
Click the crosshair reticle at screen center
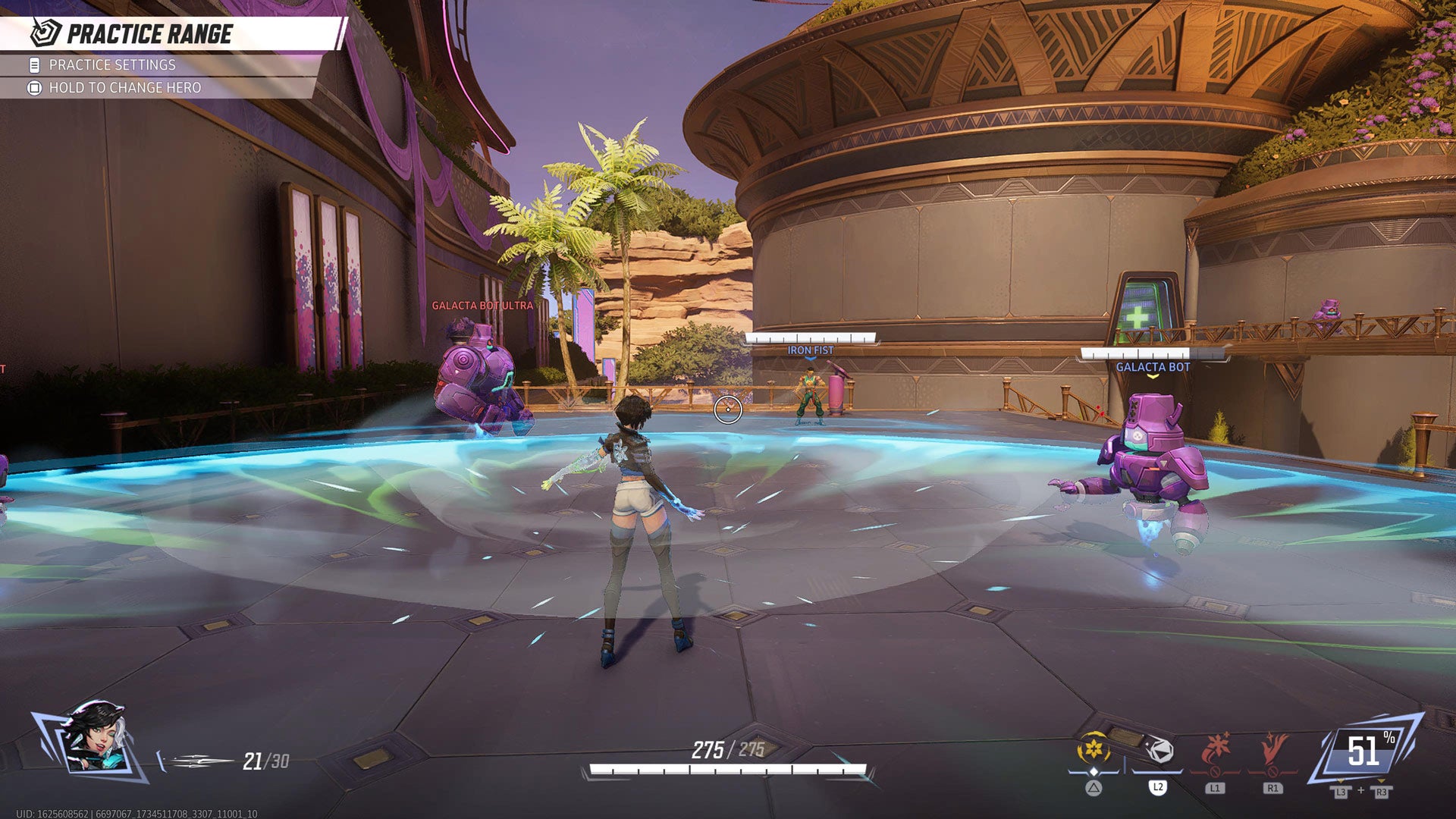[x=728, y=409]
